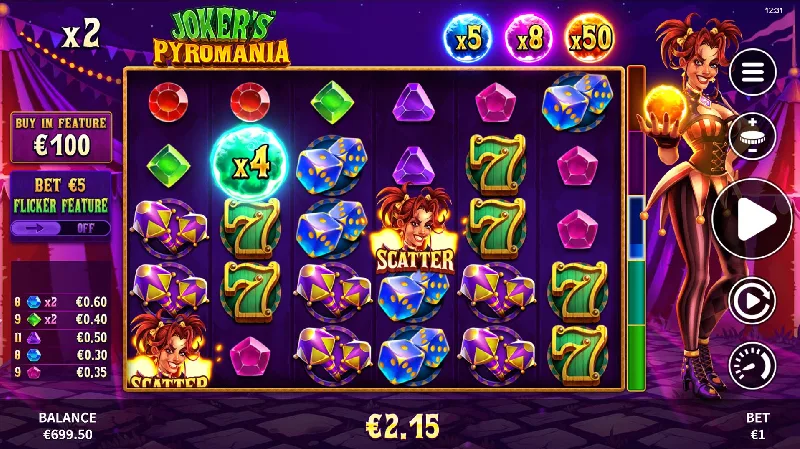The height and width of the screenshot is (449, 800).
Task: Buy the feature for €100
Action: pyautogui.click(x=61, y=137)
